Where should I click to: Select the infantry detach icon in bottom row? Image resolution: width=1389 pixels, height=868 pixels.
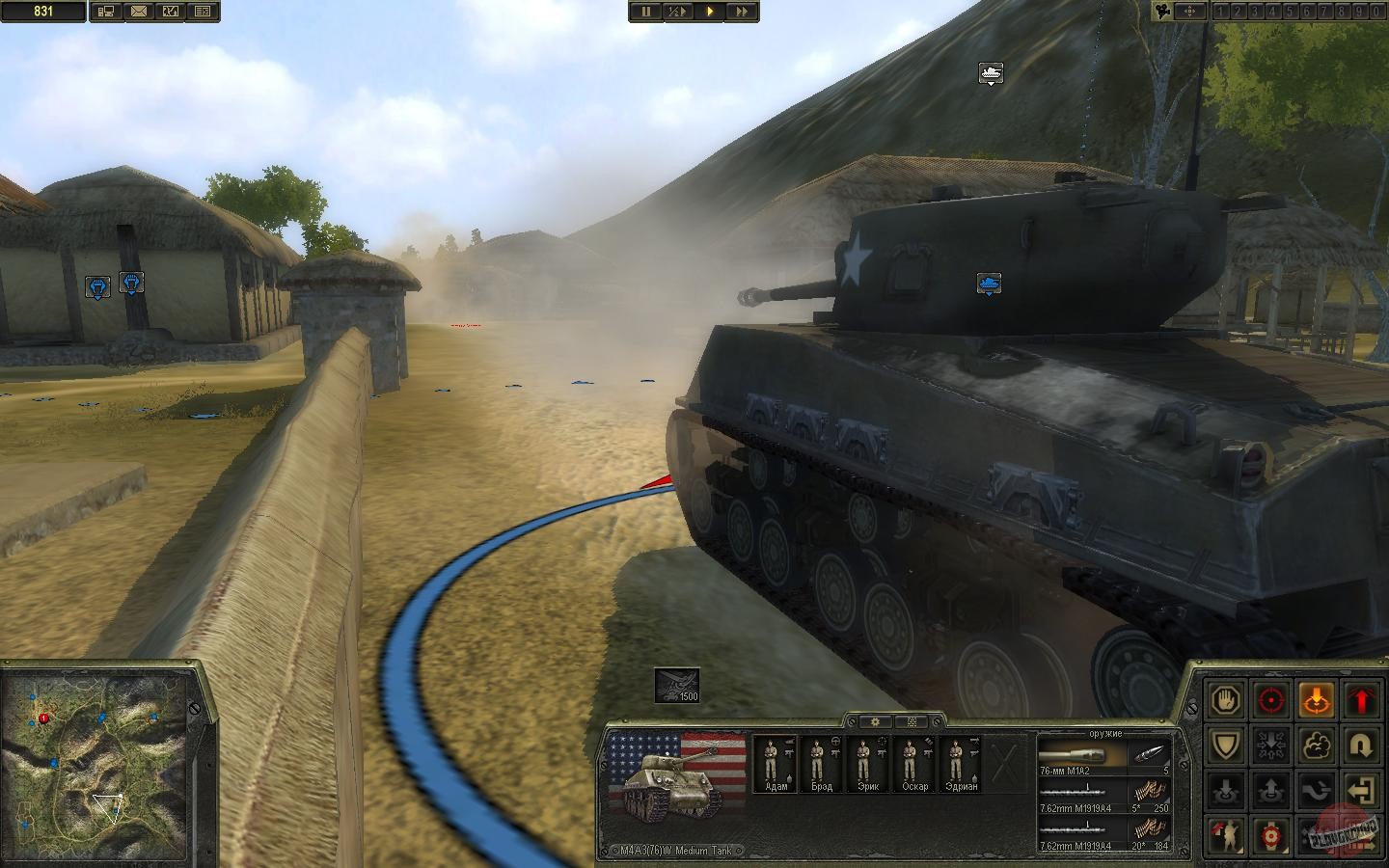click(x=1225, y=835)
